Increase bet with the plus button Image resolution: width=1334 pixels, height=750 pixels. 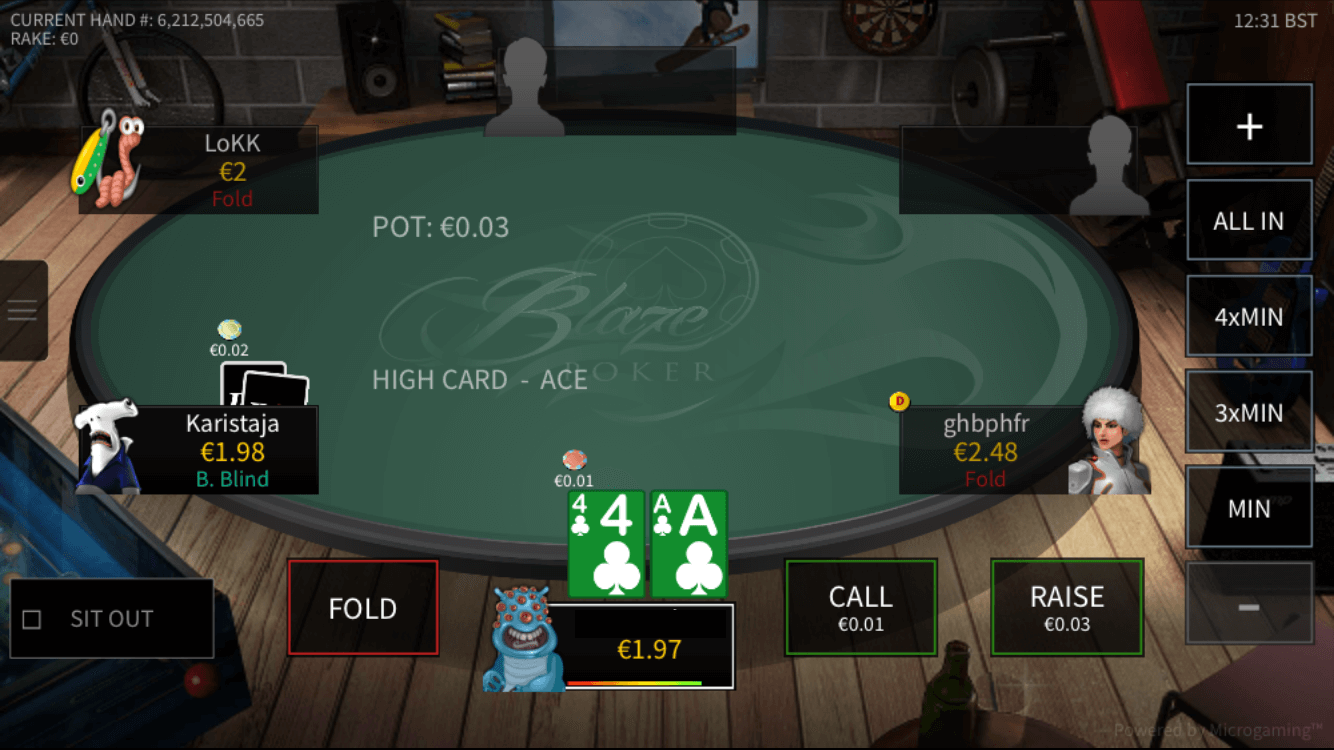[x=1248, y=126]
